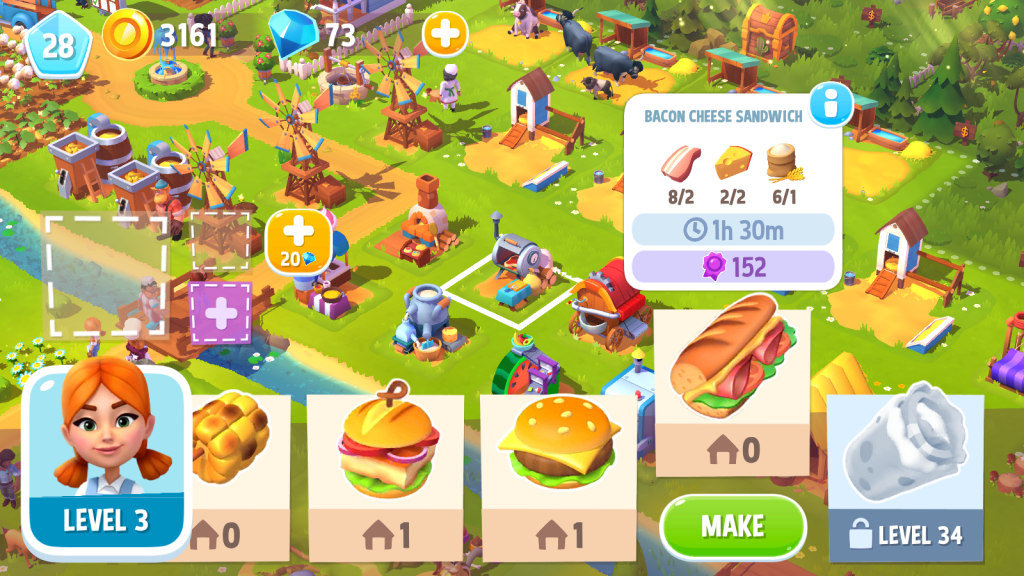This screenshot has height=576, width=1024.
Task: Select the bacon cheese sandwich recipe card
Action: [x=732, y=380]
